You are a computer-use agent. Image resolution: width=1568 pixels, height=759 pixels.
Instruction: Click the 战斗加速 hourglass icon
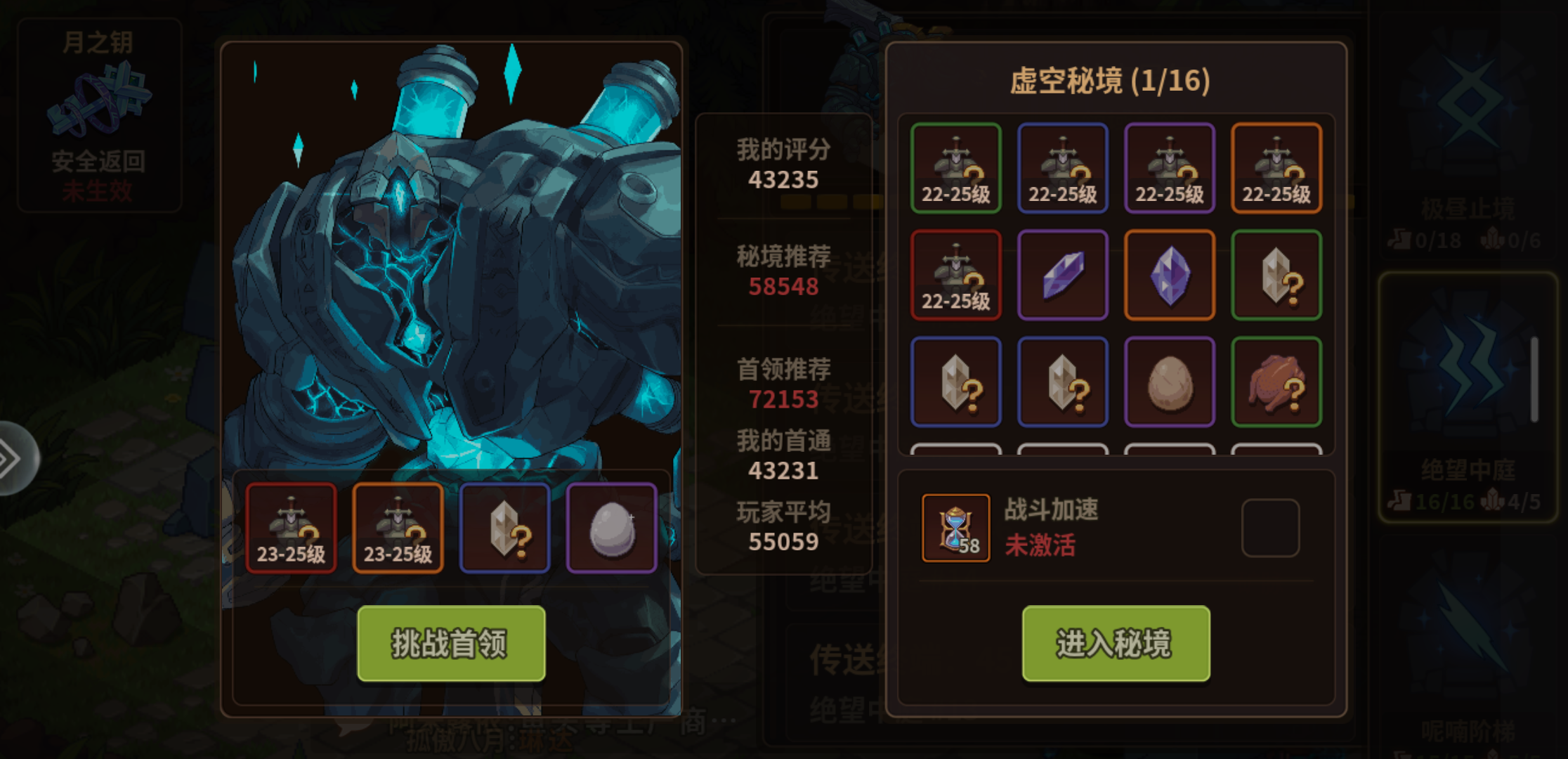point(955,528)
